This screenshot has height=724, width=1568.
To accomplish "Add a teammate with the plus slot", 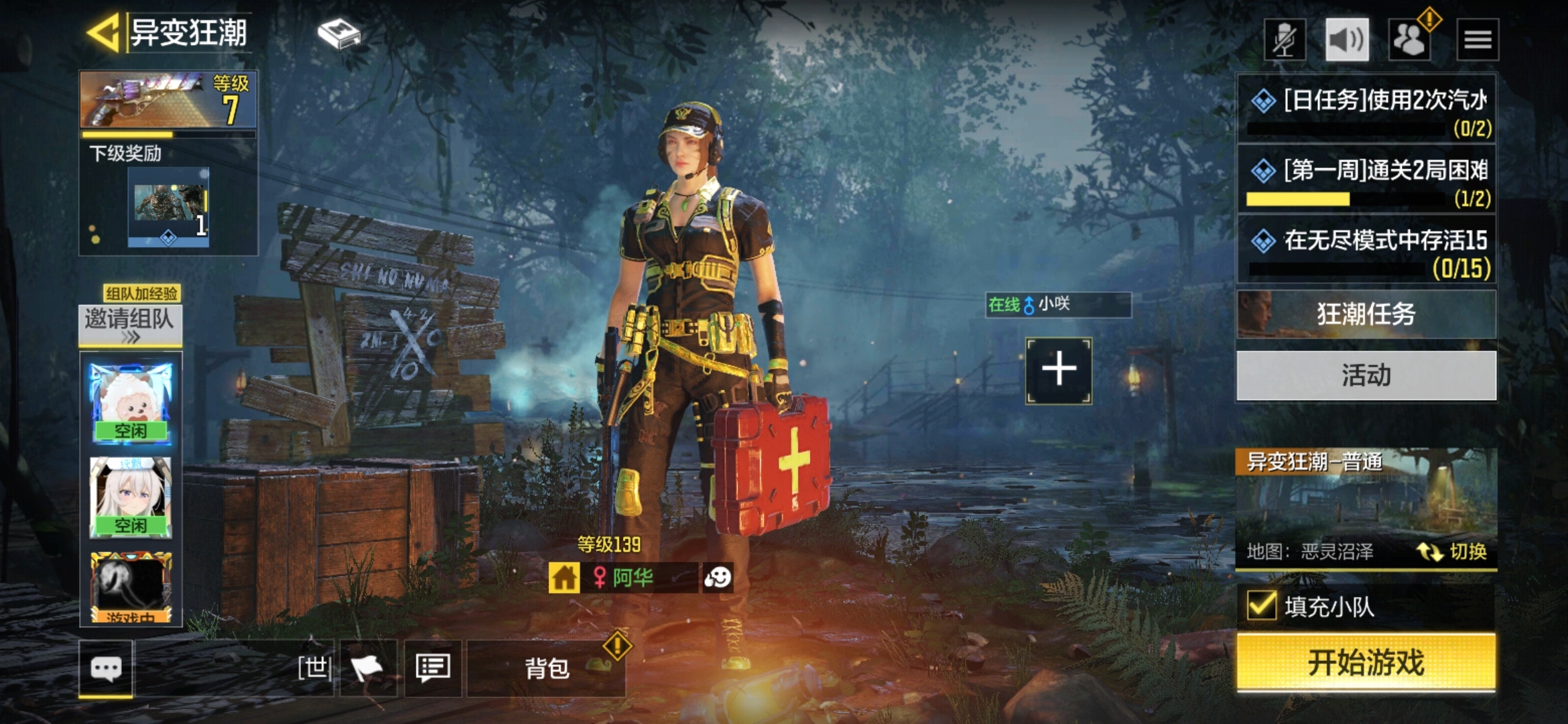I will (x=1059, y=370).
